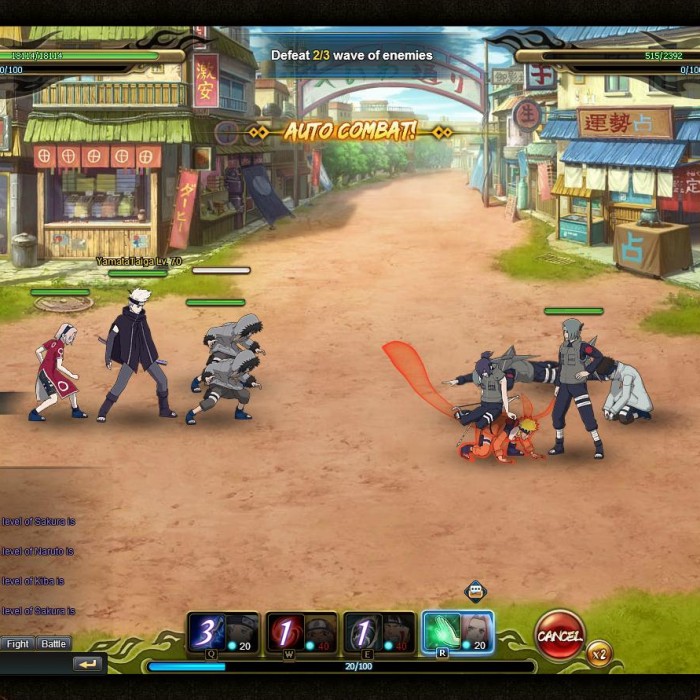Open the speech bubble chat icon
The width and height of the screenshot is (700, 700).
(476, 591)
